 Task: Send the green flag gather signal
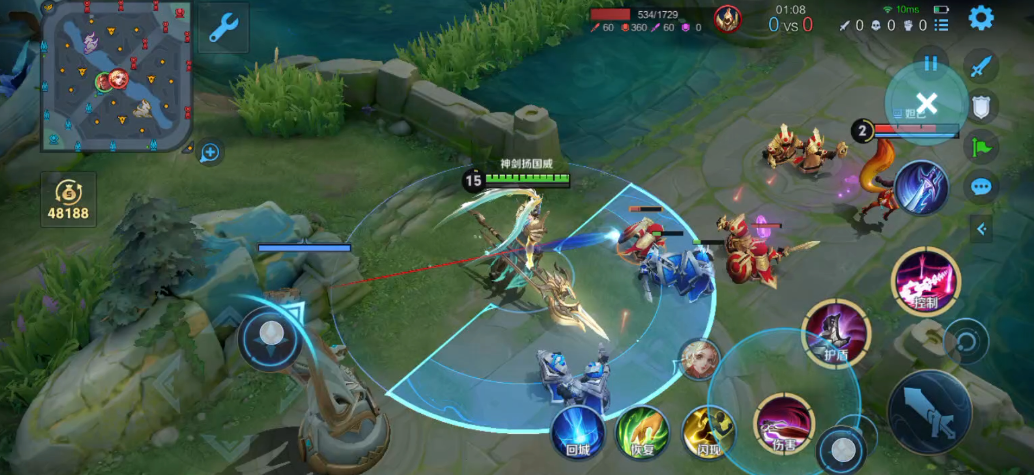[982, 147]
